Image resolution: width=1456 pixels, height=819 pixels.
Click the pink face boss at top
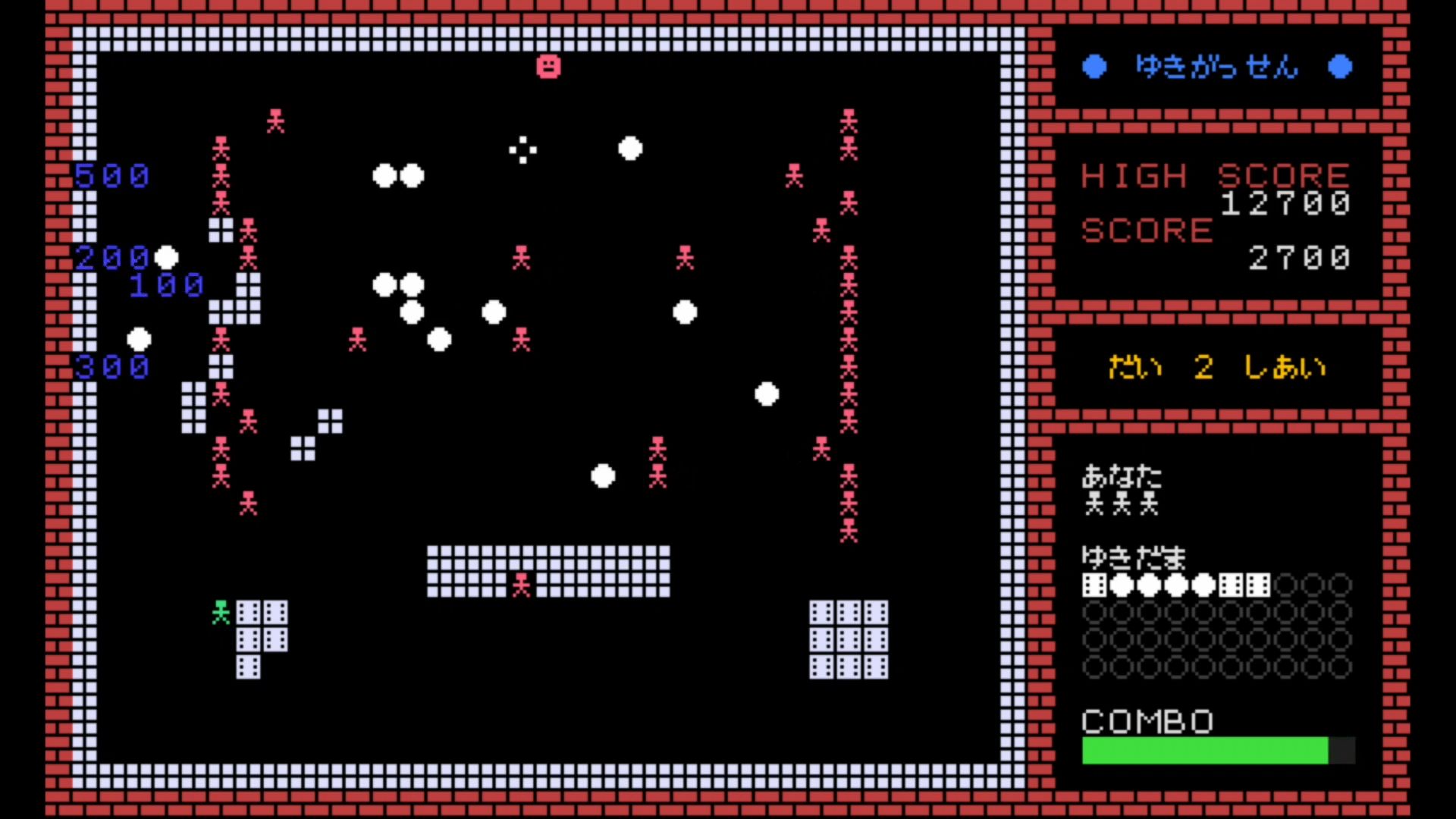pyautogui.click(x=549, y=67)
